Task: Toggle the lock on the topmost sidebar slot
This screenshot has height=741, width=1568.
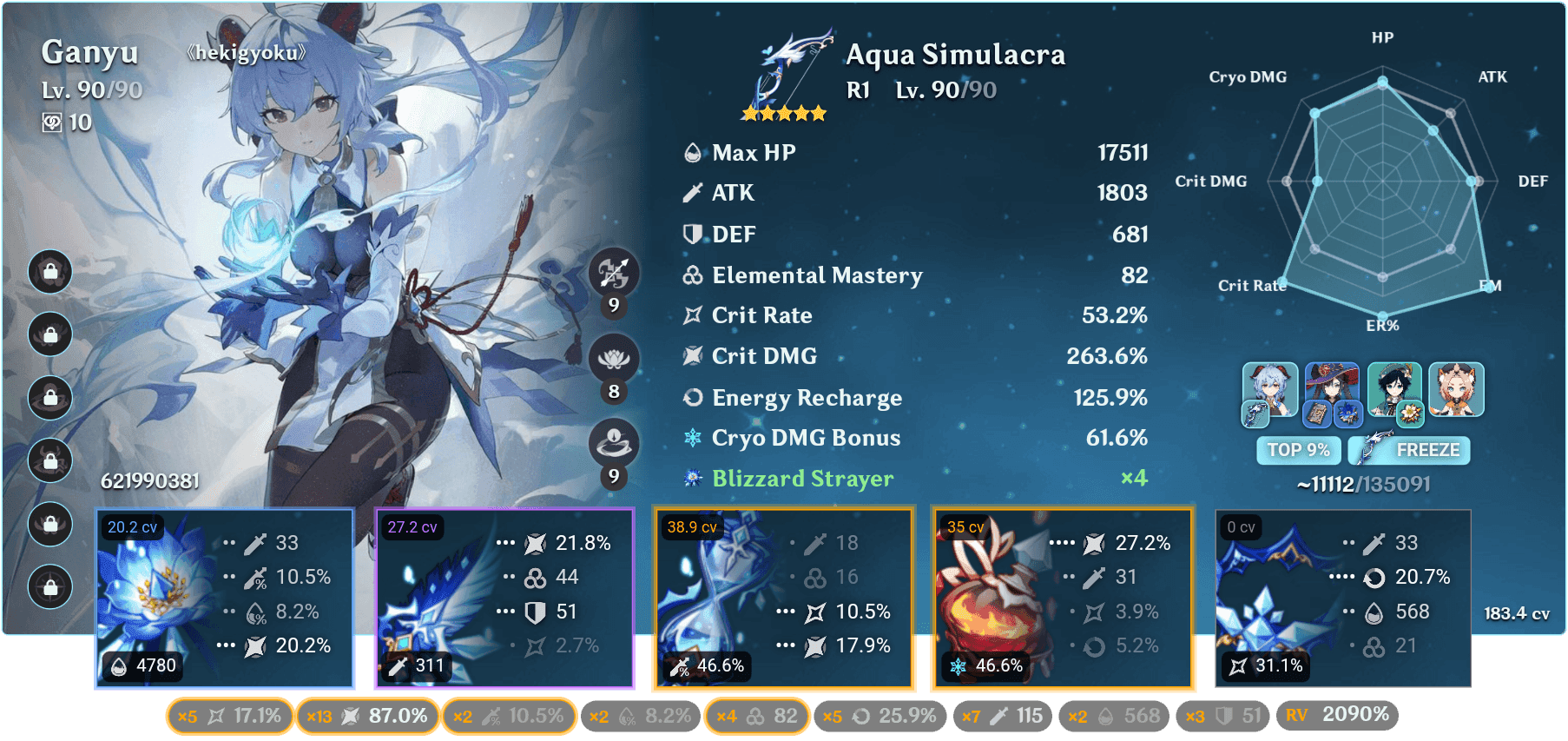Action: 49,272
